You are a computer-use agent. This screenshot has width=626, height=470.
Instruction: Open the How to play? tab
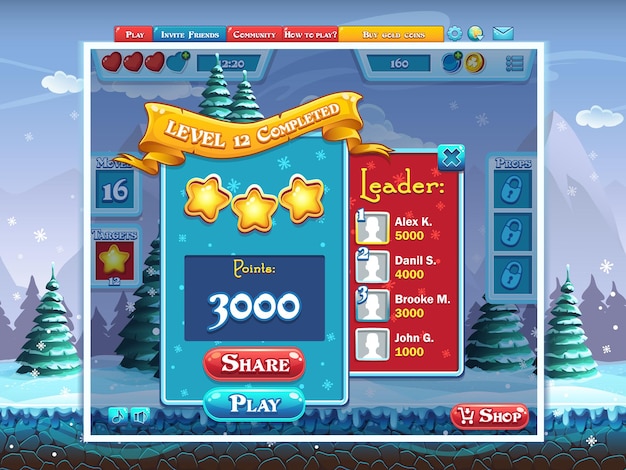310,34
